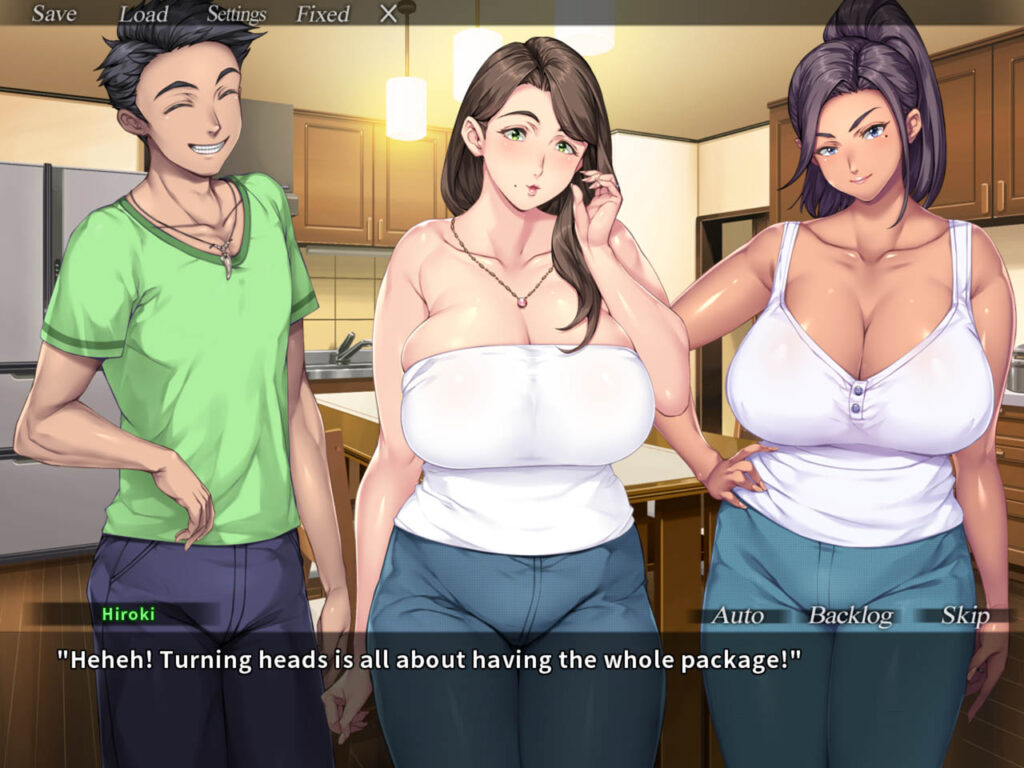
Task: Activate Skip to fast-forward dialogue
Action: (965, 615)
